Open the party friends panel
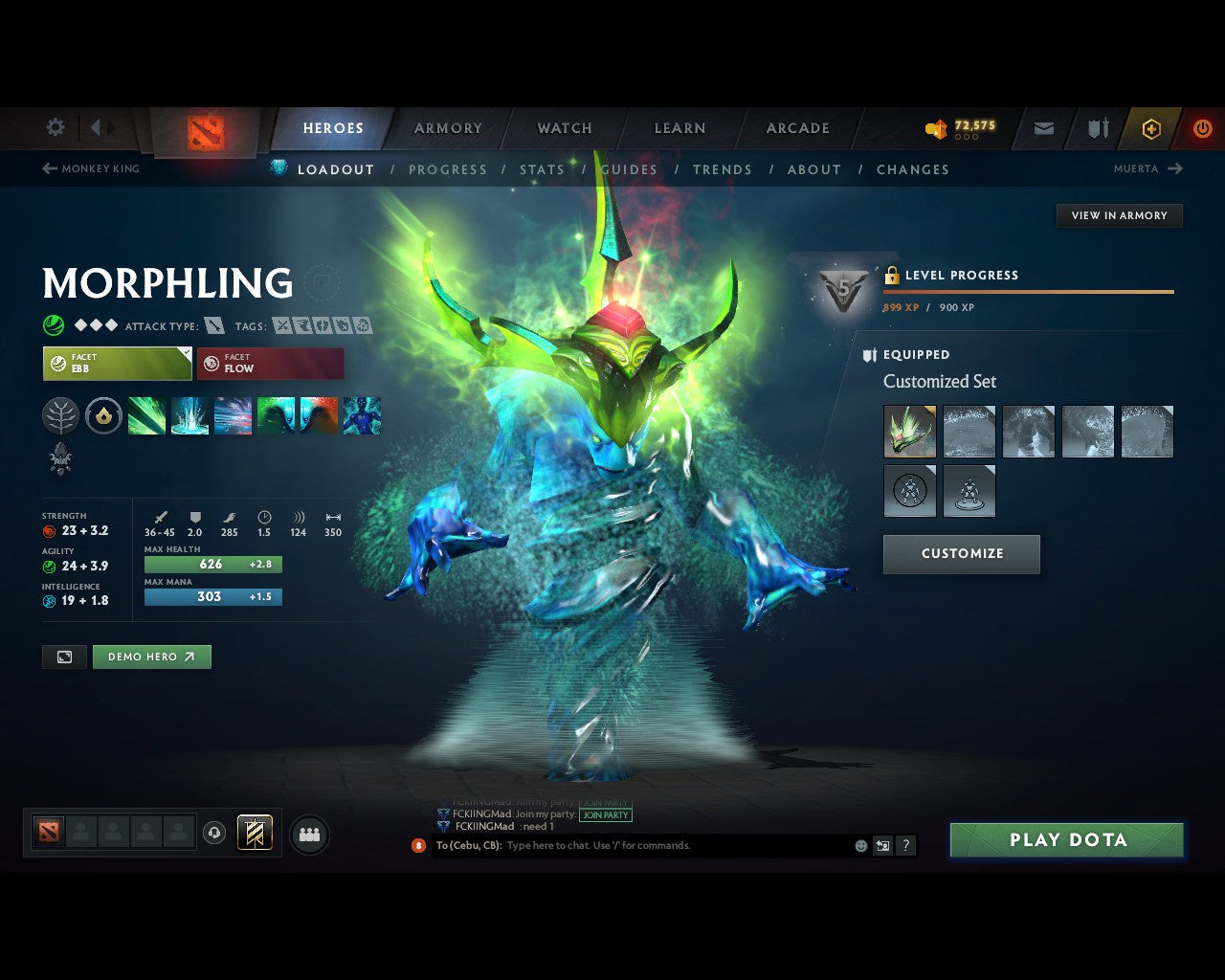1225x980 pixels. point(309,834)
